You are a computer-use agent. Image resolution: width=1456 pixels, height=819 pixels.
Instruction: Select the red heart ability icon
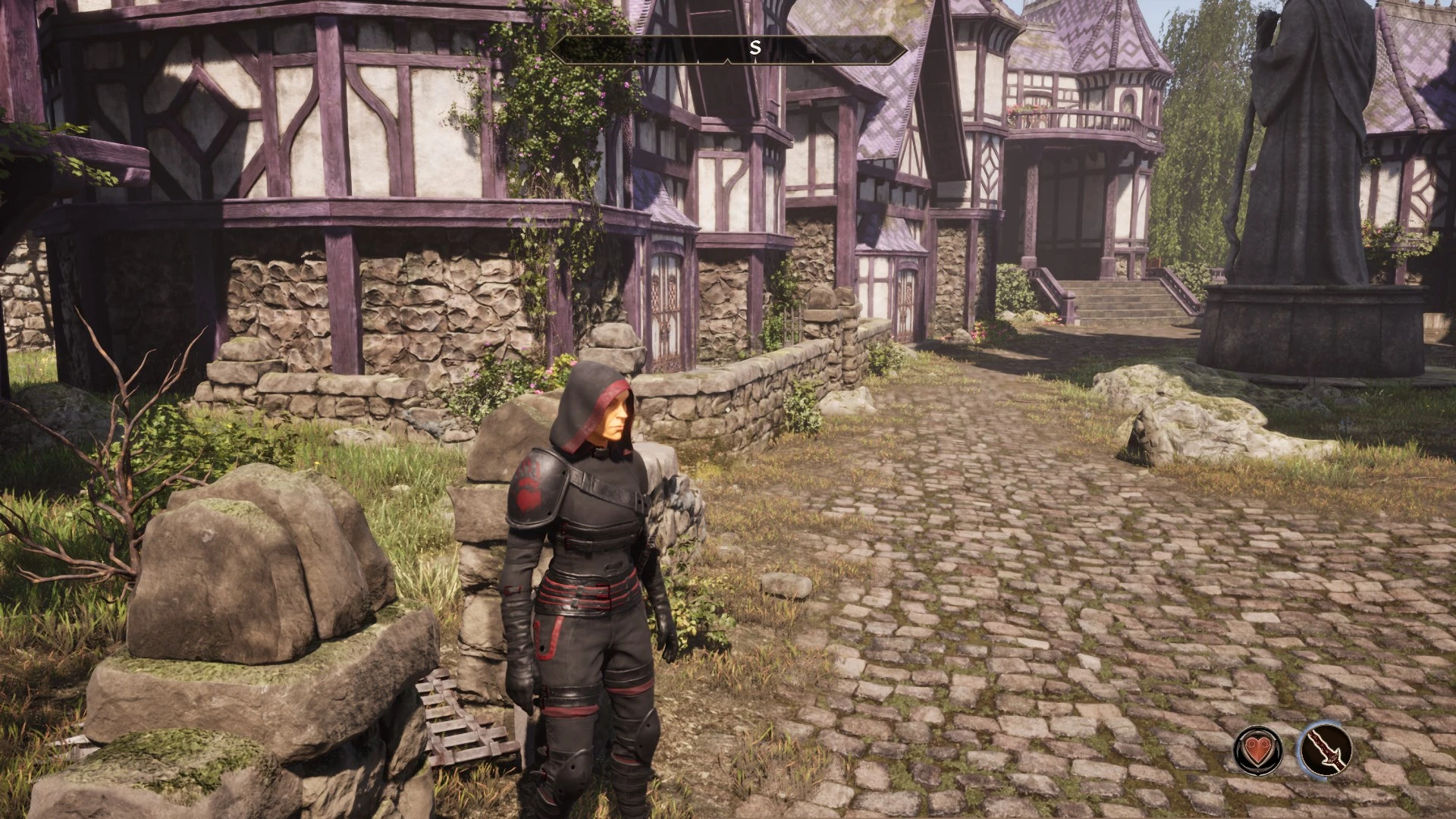[1258, 749]
